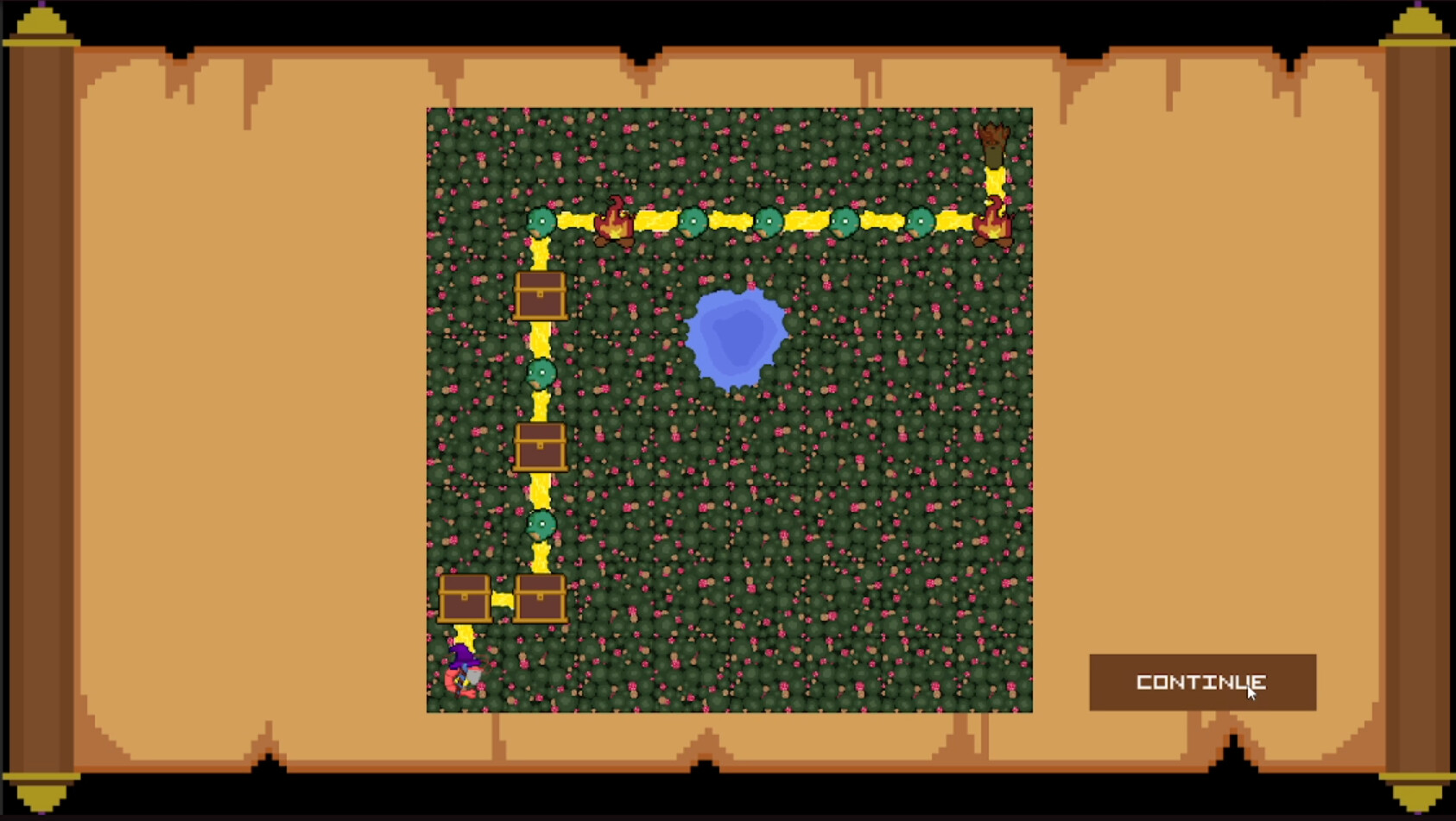Toggle the slime node on the vertical path segment
Viewport: 1456px width, 821px height.
click(x=542, y=373)
